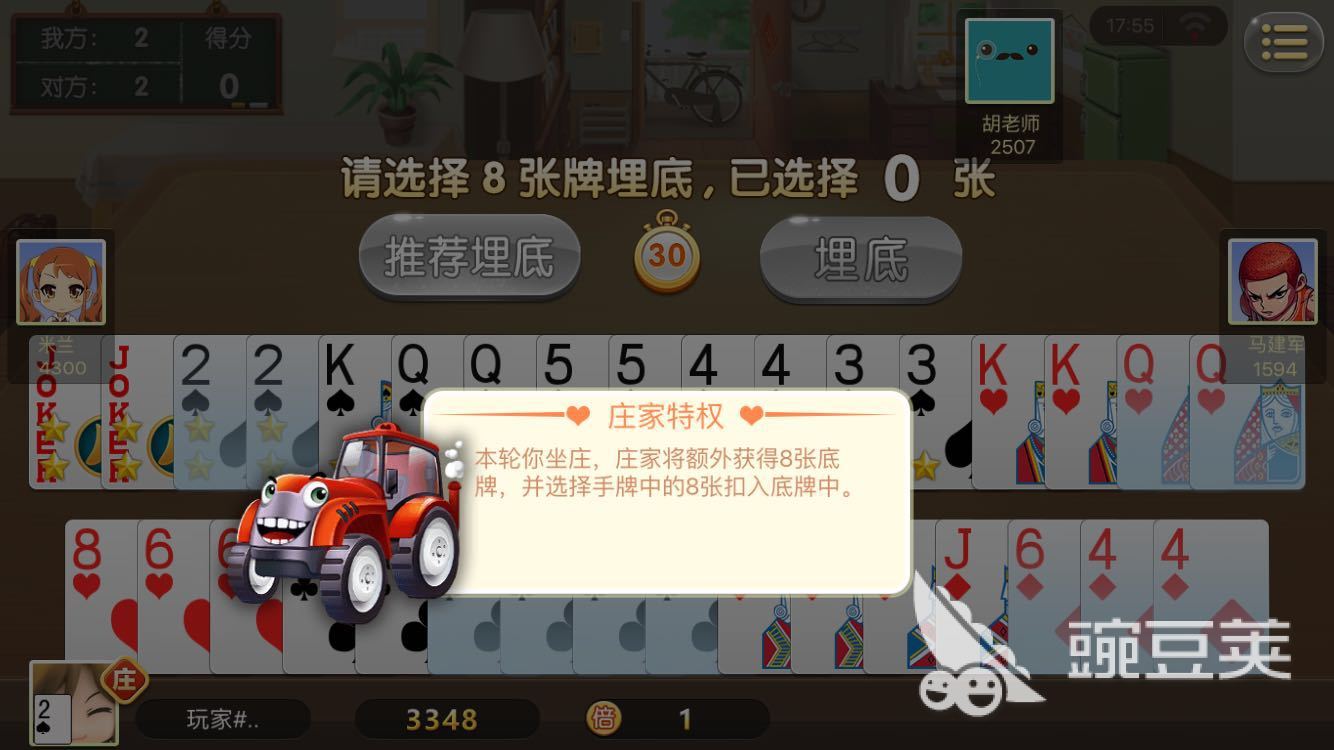Select the King of spades card

point(350,400)
